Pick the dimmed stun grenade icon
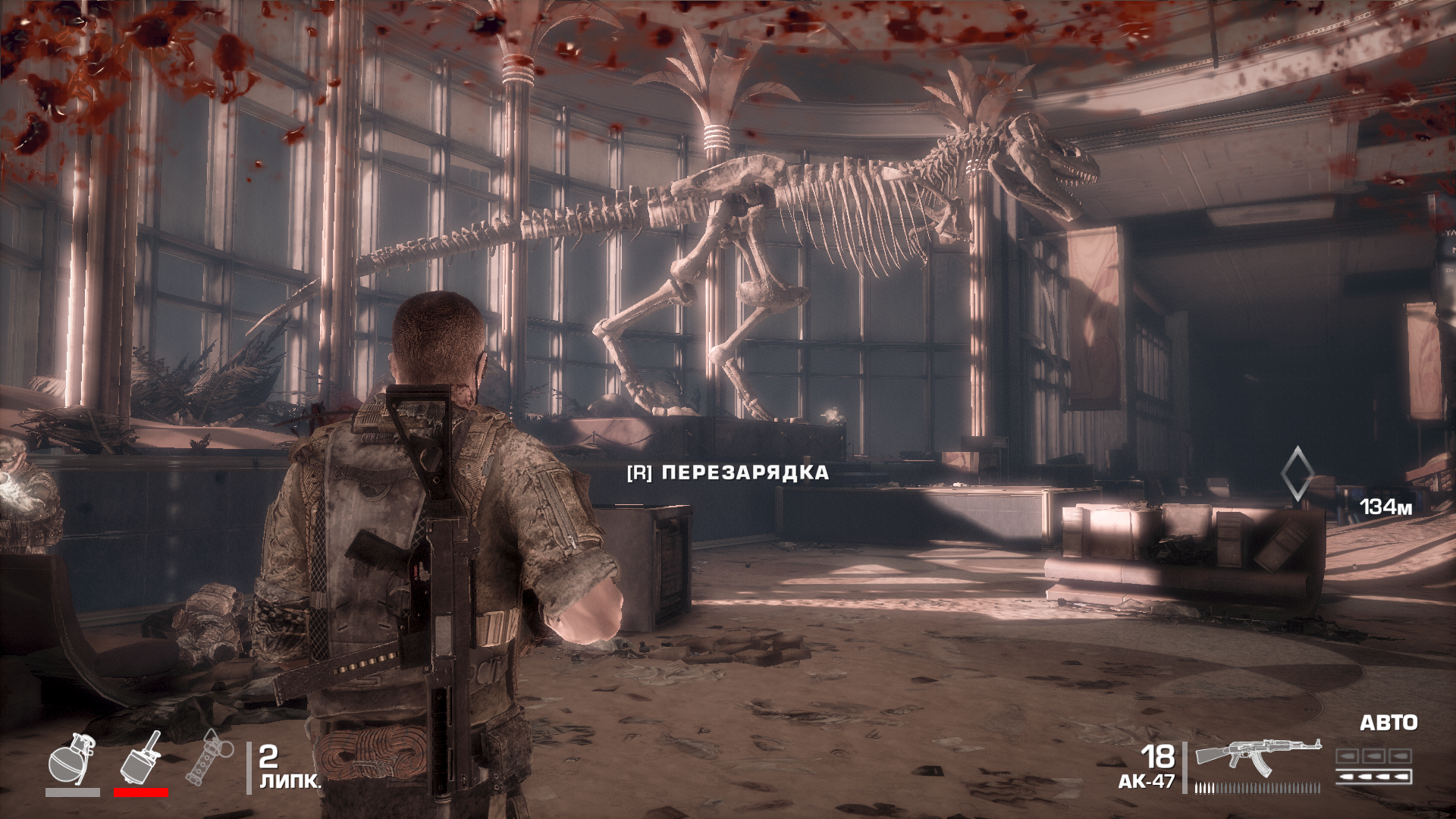This screenshot has width=1456, height=819. (x=206, y=760)
